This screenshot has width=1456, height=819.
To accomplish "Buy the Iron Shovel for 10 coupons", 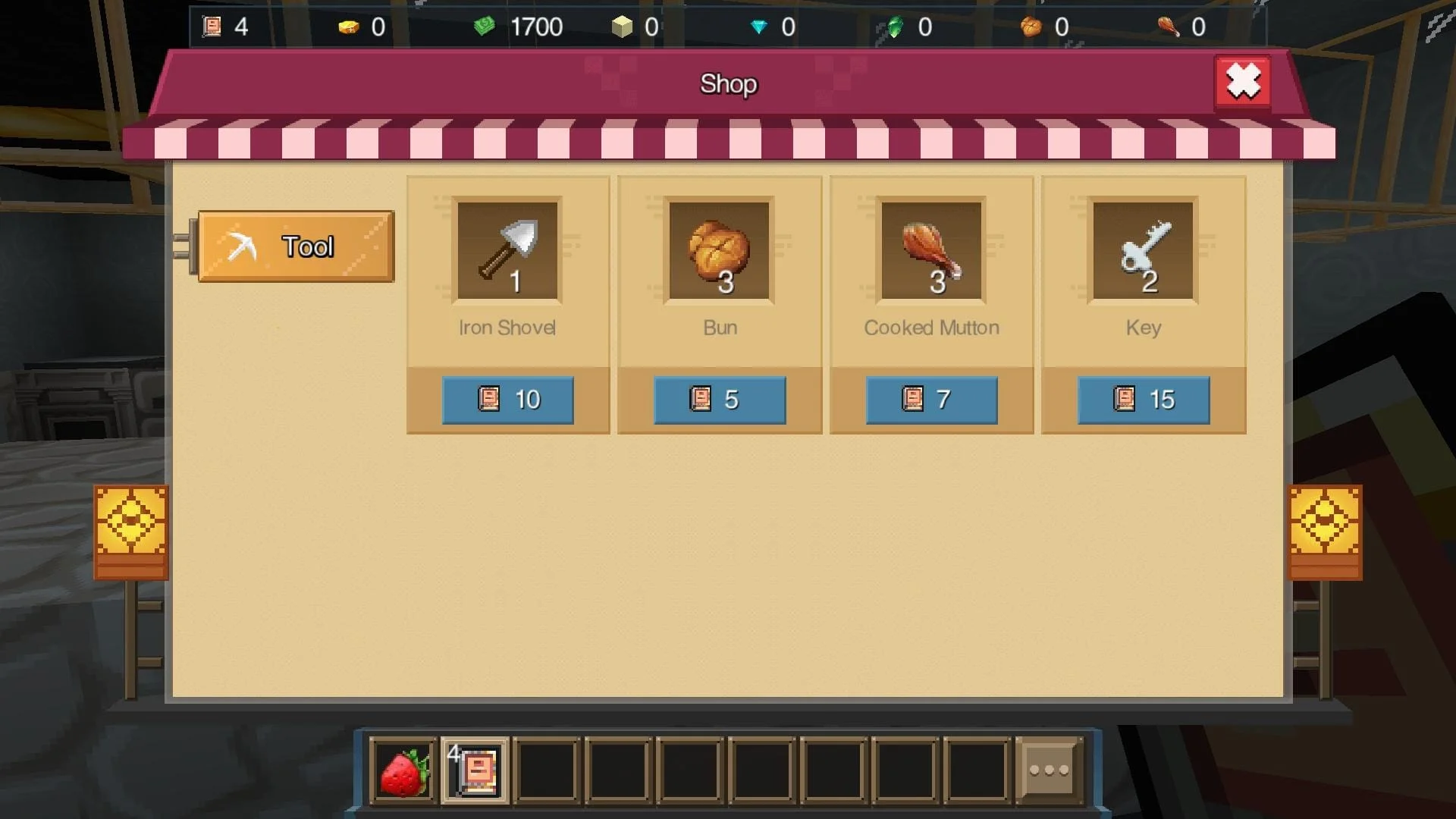I will click(507, 400).
